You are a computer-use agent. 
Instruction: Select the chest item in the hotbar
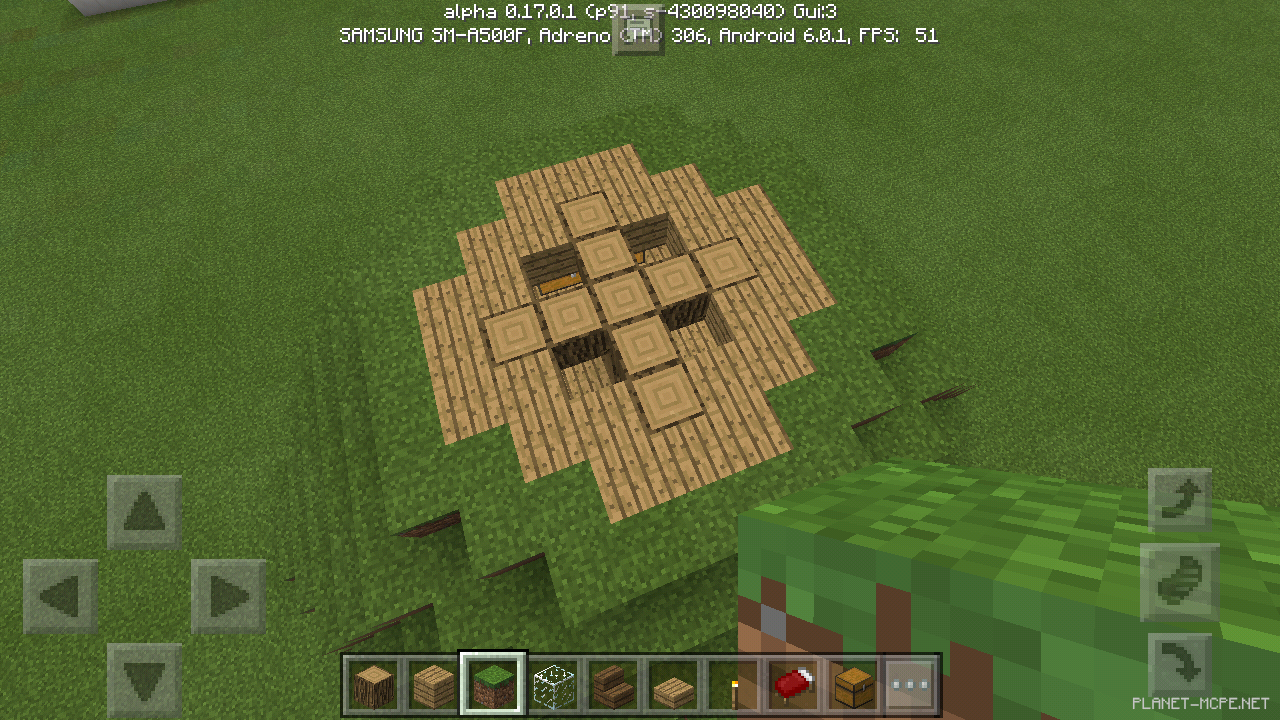point(853,685)
